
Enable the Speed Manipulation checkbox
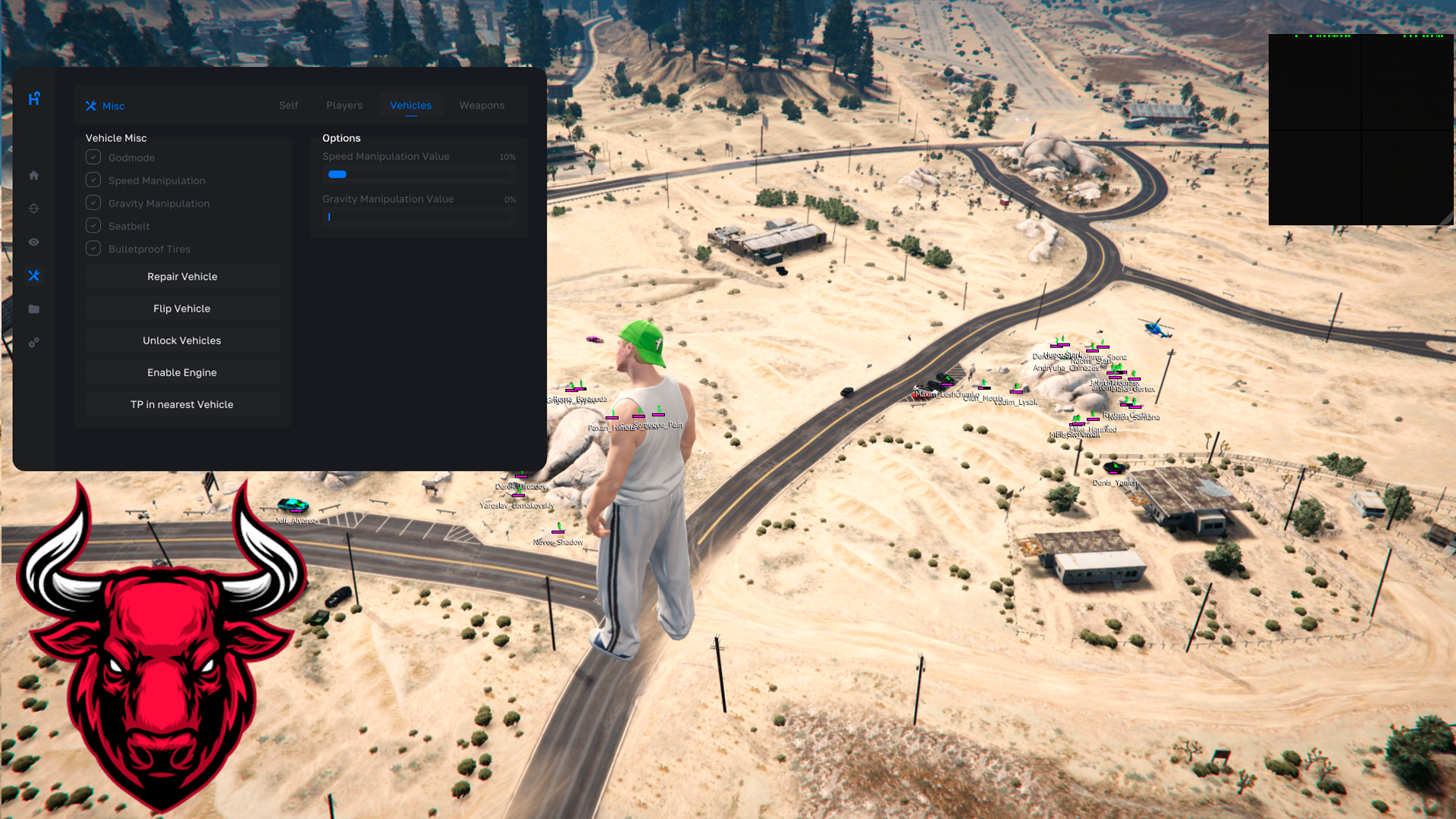click(x=93, y=180)
